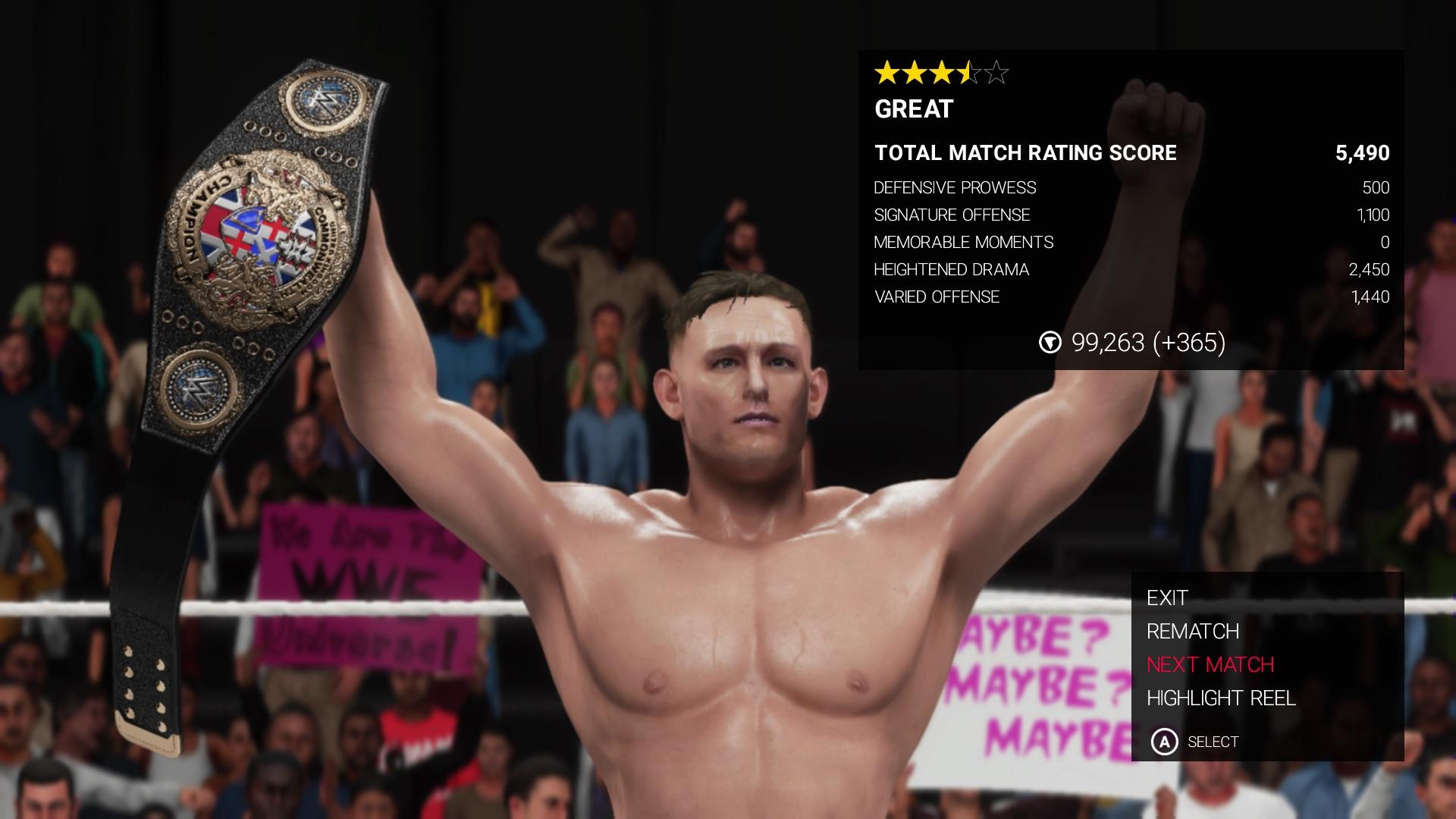Viewport: 1456px width, 819px height.
Task: Continue to Next Match
Action: coord(1210,665)
